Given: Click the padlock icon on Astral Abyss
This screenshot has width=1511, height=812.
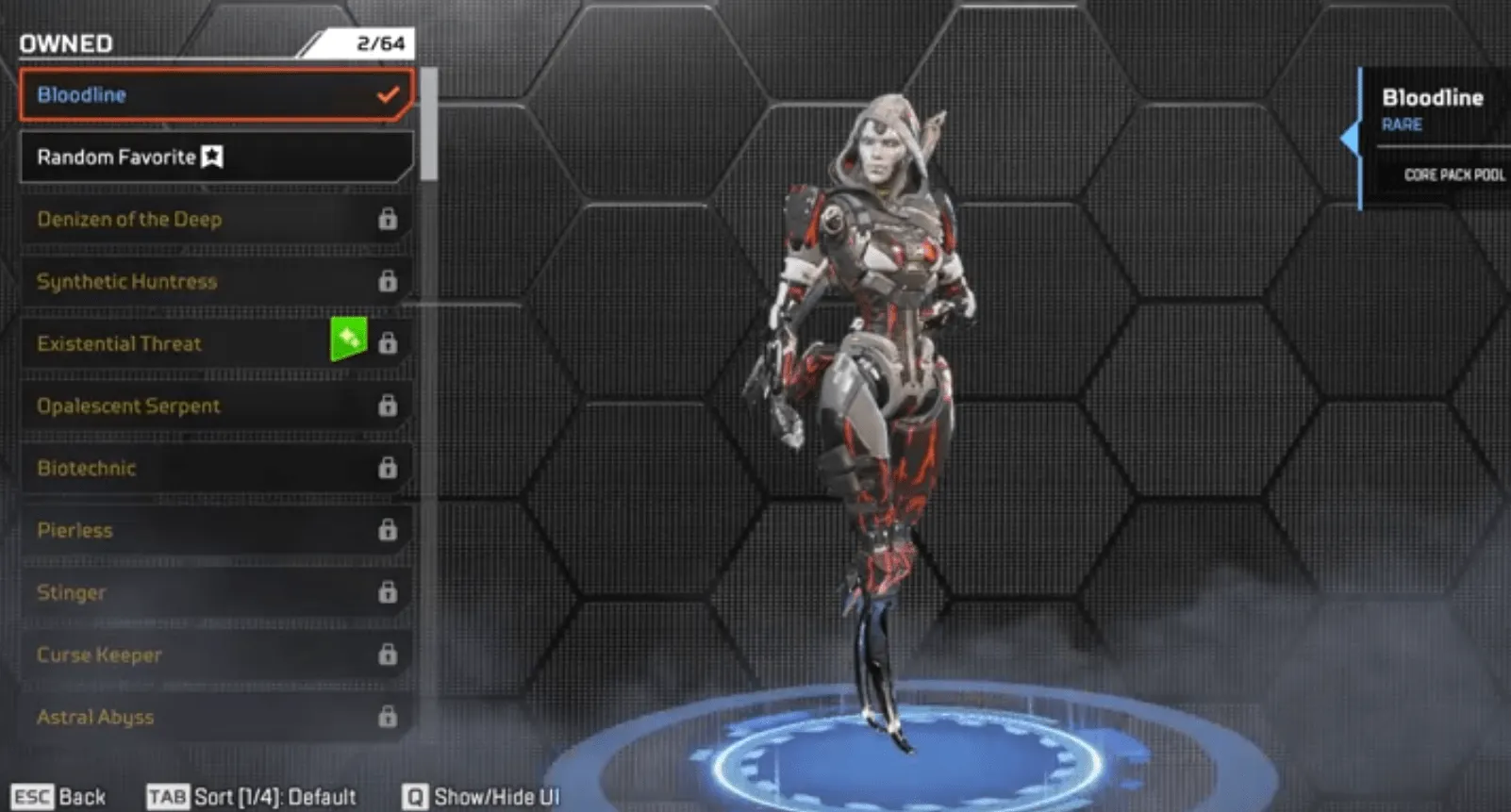Looking at the screenshot, I should (x=388, y=717).
